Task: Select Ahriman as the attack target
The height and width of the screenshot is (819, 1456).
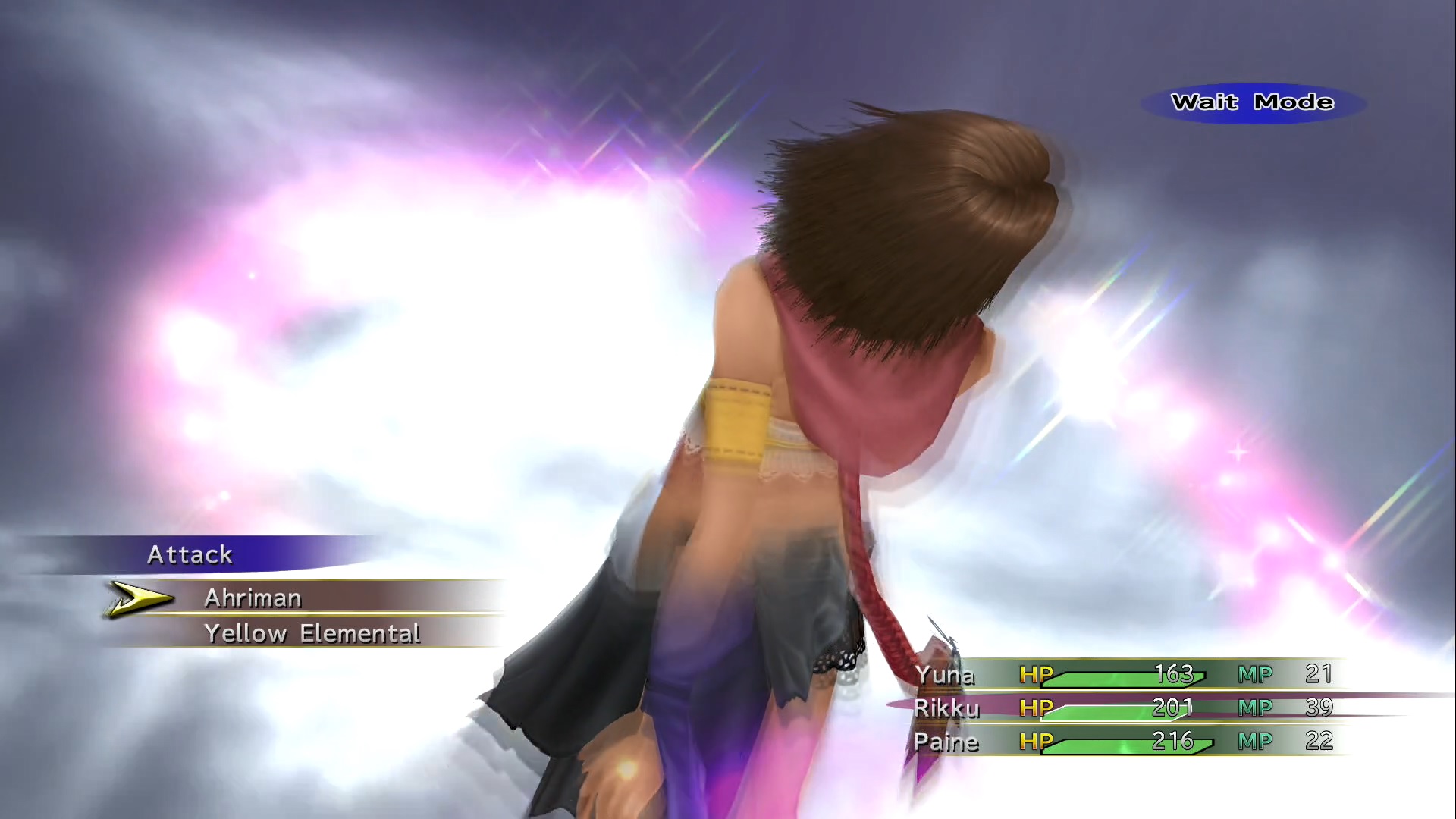Action: 252,598
